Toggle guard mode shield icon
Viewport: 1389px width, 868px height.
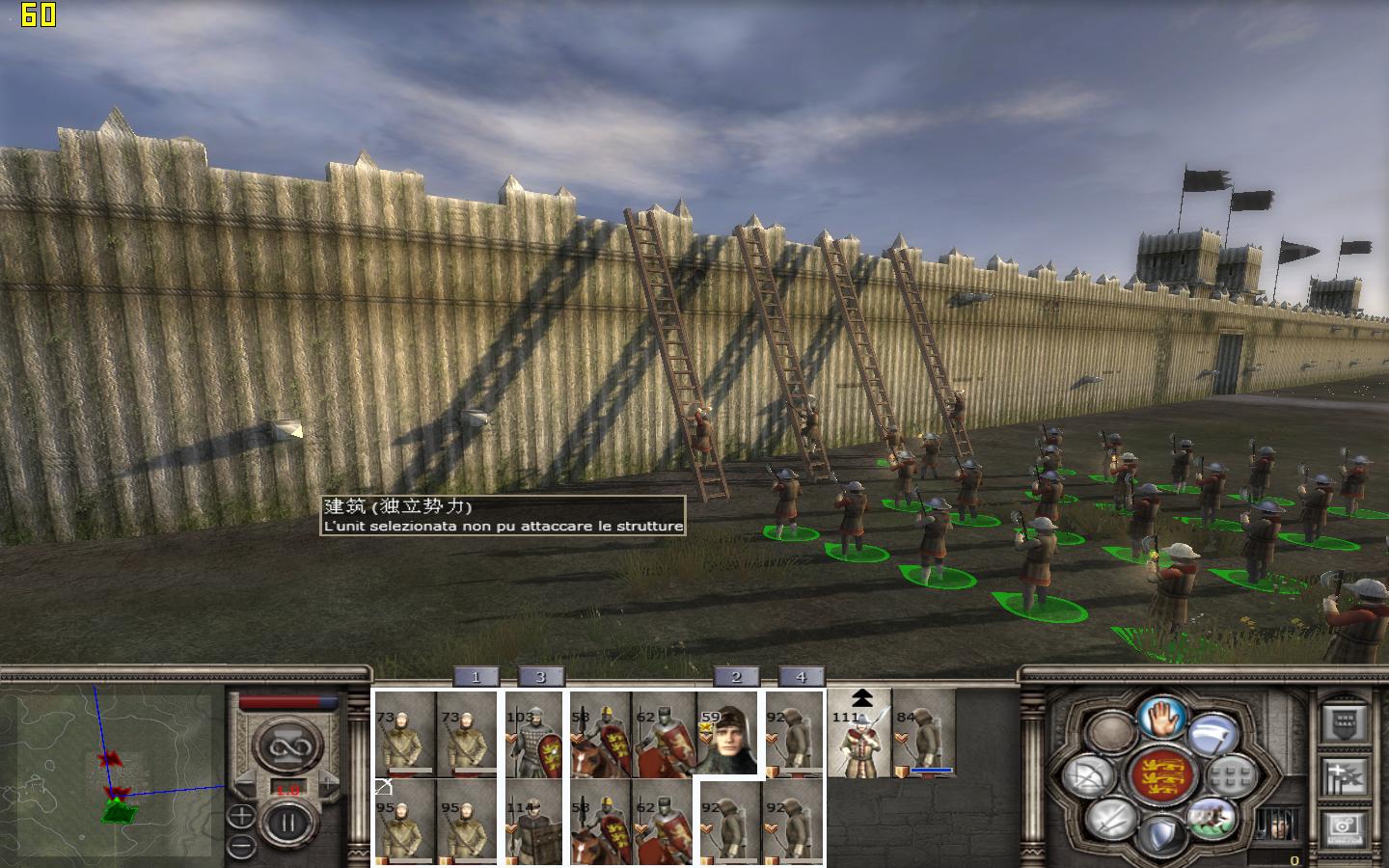1162,834
